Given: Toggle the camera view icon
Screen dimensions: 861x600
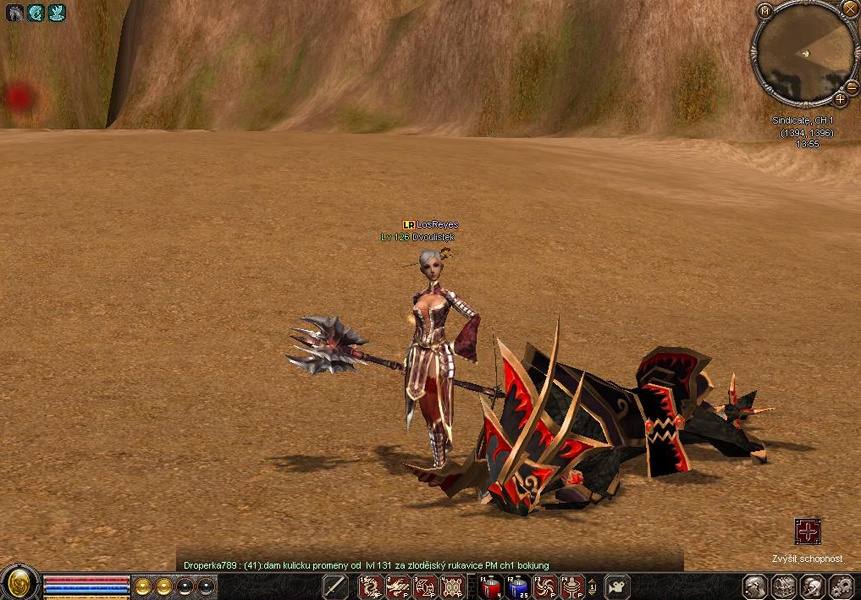Looking at the screenshot, I should click(617, 587).
